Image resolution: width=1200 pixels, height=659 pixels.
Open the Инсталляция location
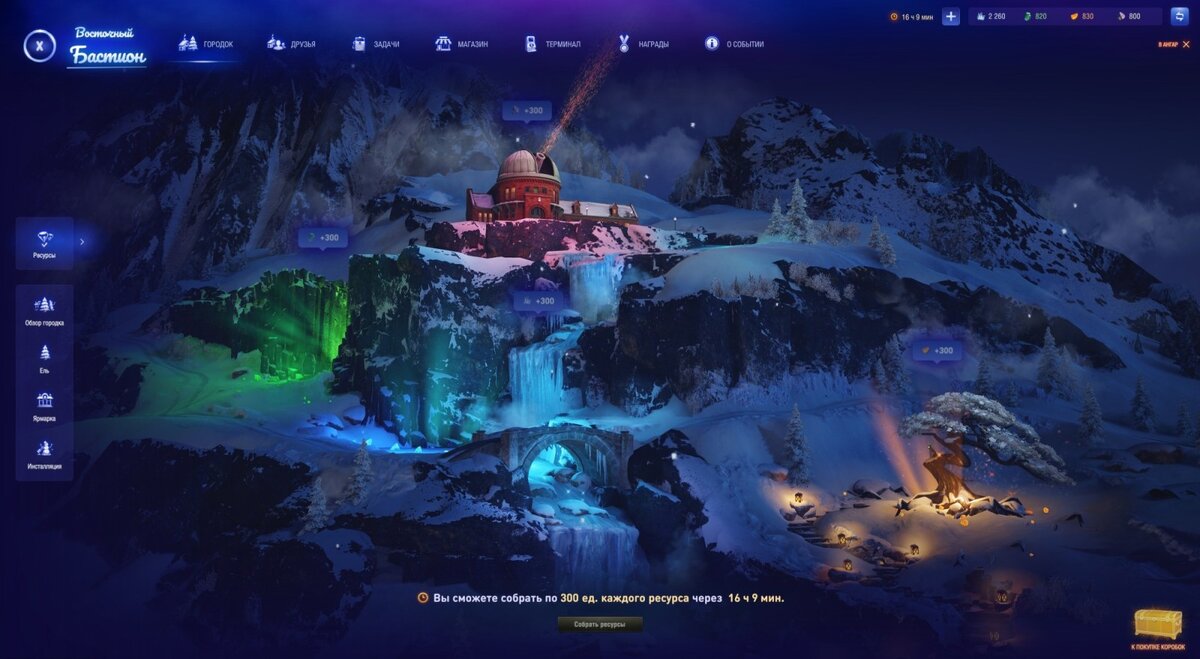44,453
